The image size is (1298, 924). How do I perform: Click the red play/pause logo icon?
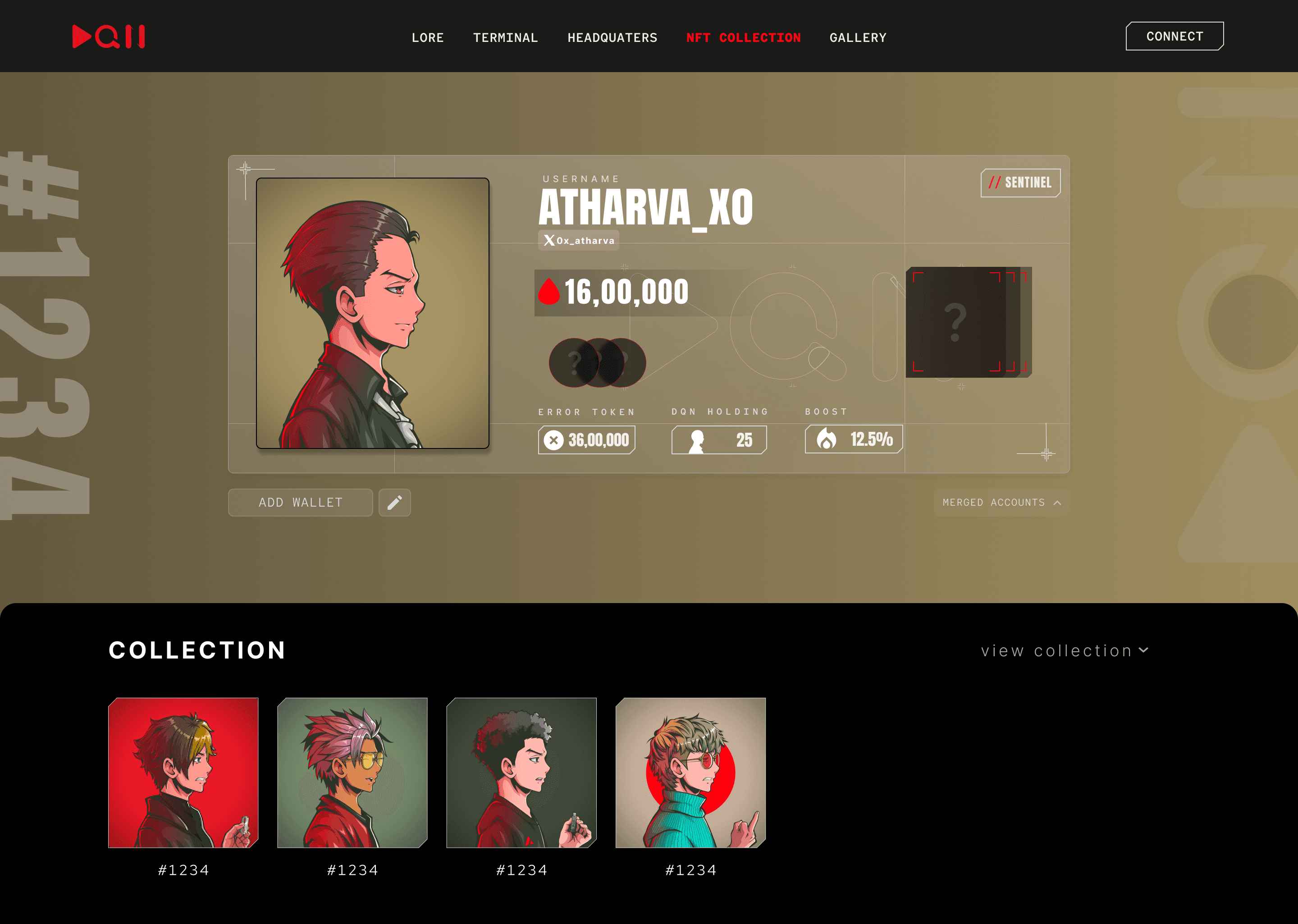(x=109, y=36)
